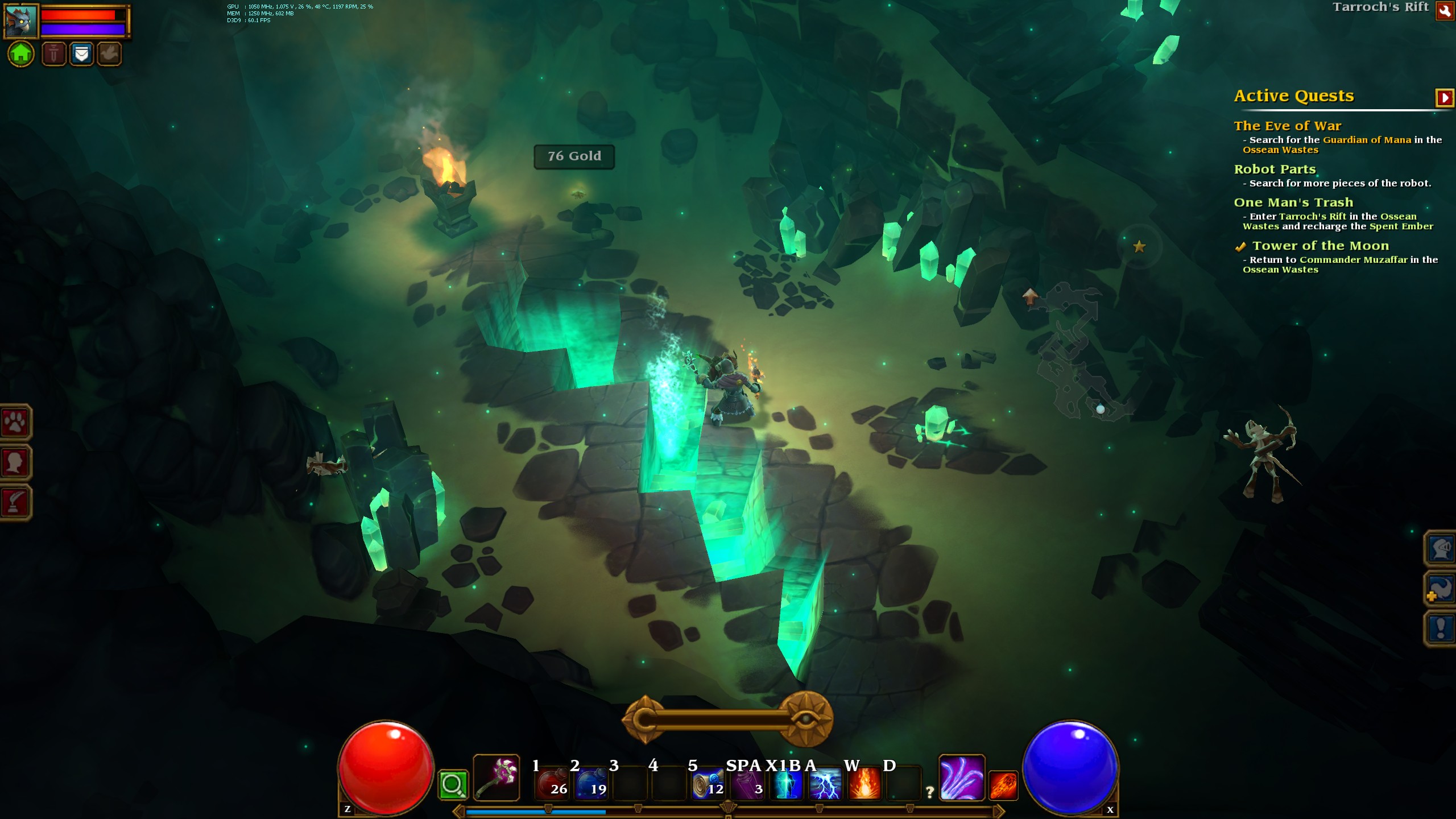
Task: Select the Tower of the Moon quest
Action: [1320, 246]
